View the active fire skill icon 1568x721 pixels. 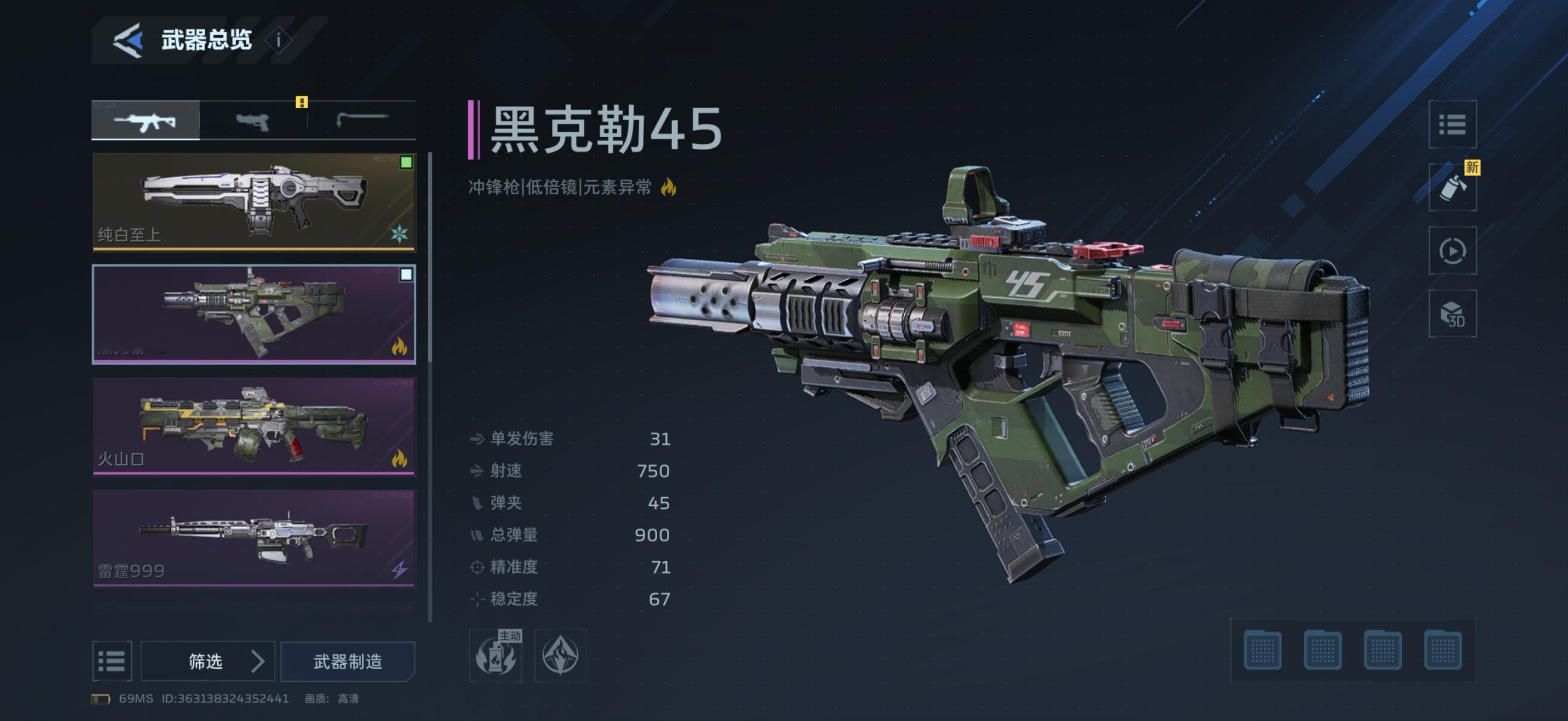[x=496, y=655]
